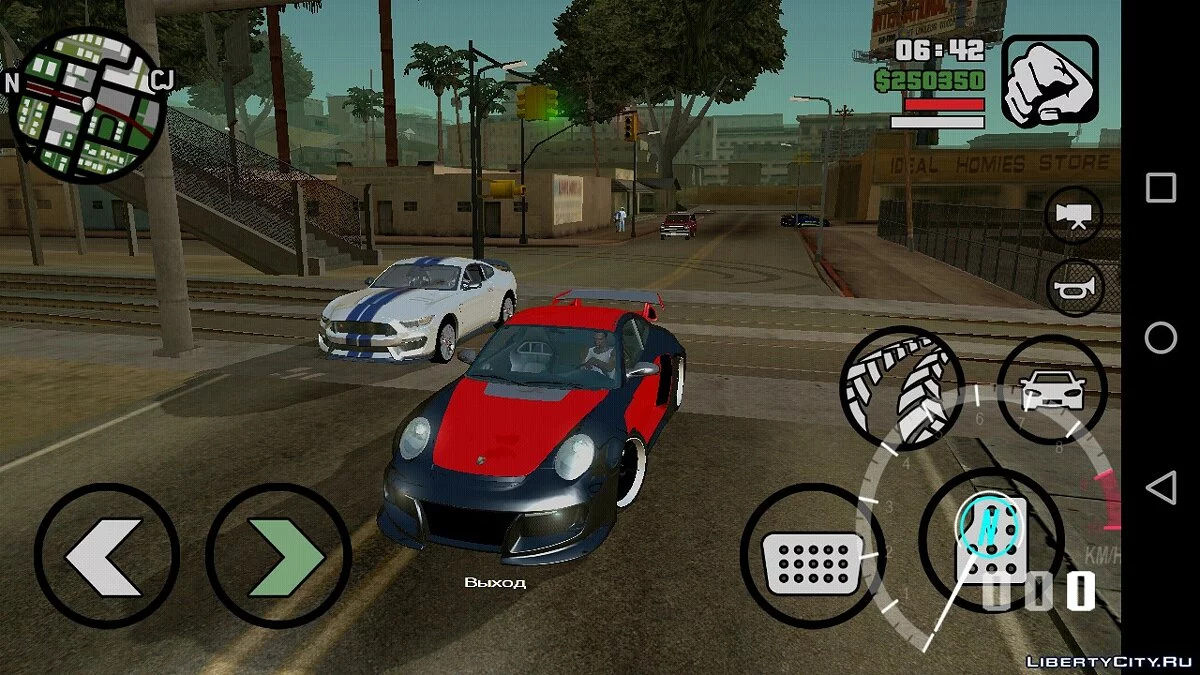Tap the Android back triangle
Viewport: 1200px width, 675px height.
pos(1160,488)
